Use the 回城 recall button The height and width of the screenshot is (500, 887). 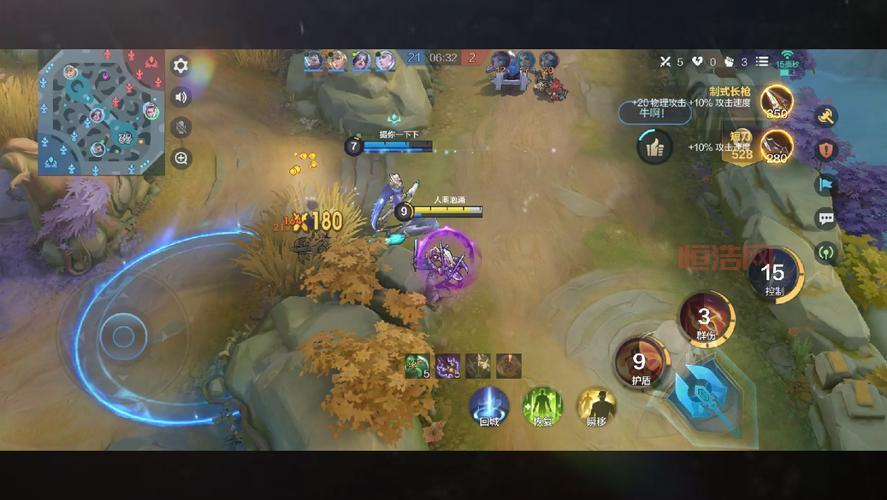pos(489,405)
